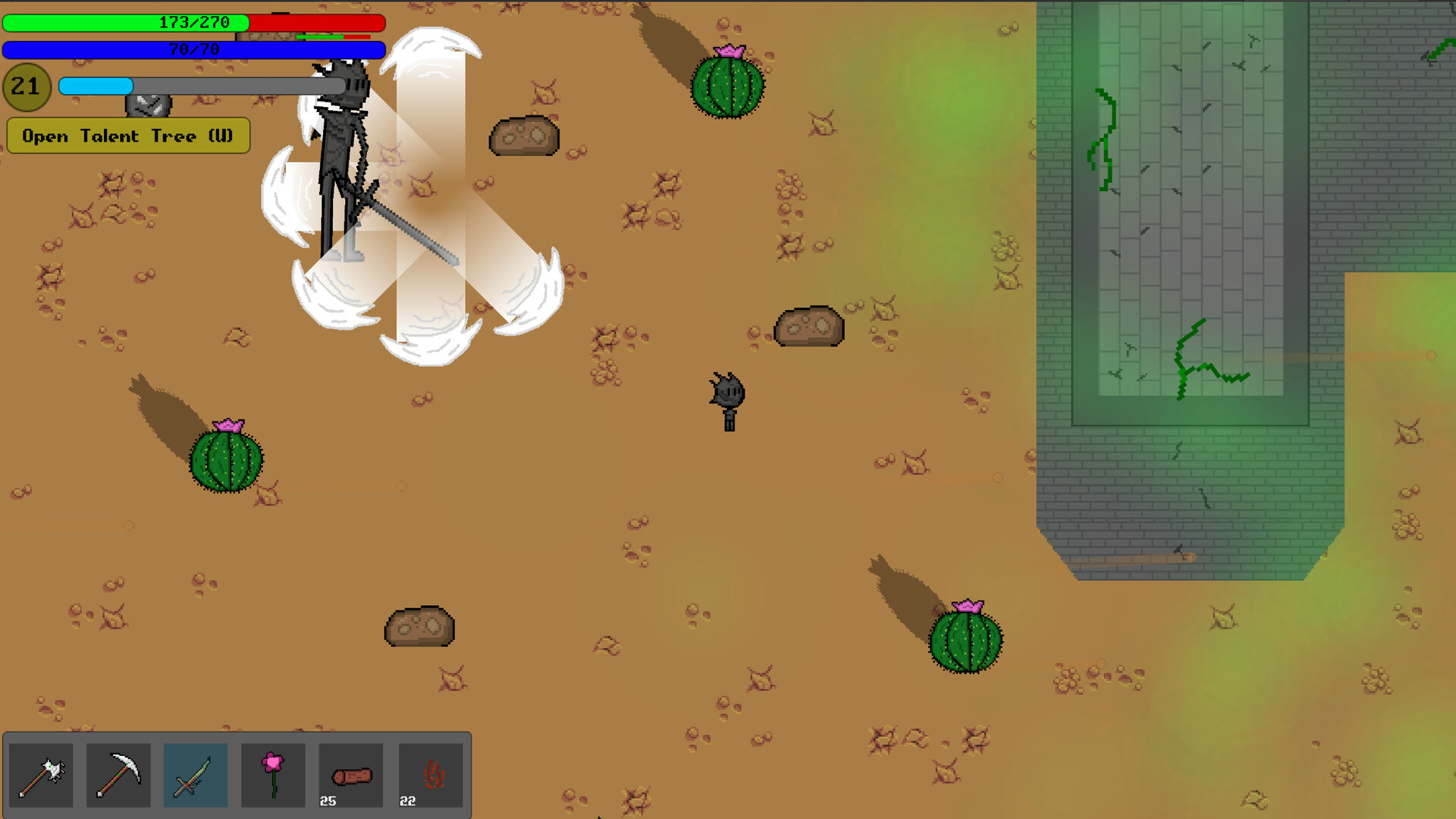This screenshot has width=1456, height=819.
Task: Click the skull emote icon below the XP bar
Action: (x=149, y=105)
